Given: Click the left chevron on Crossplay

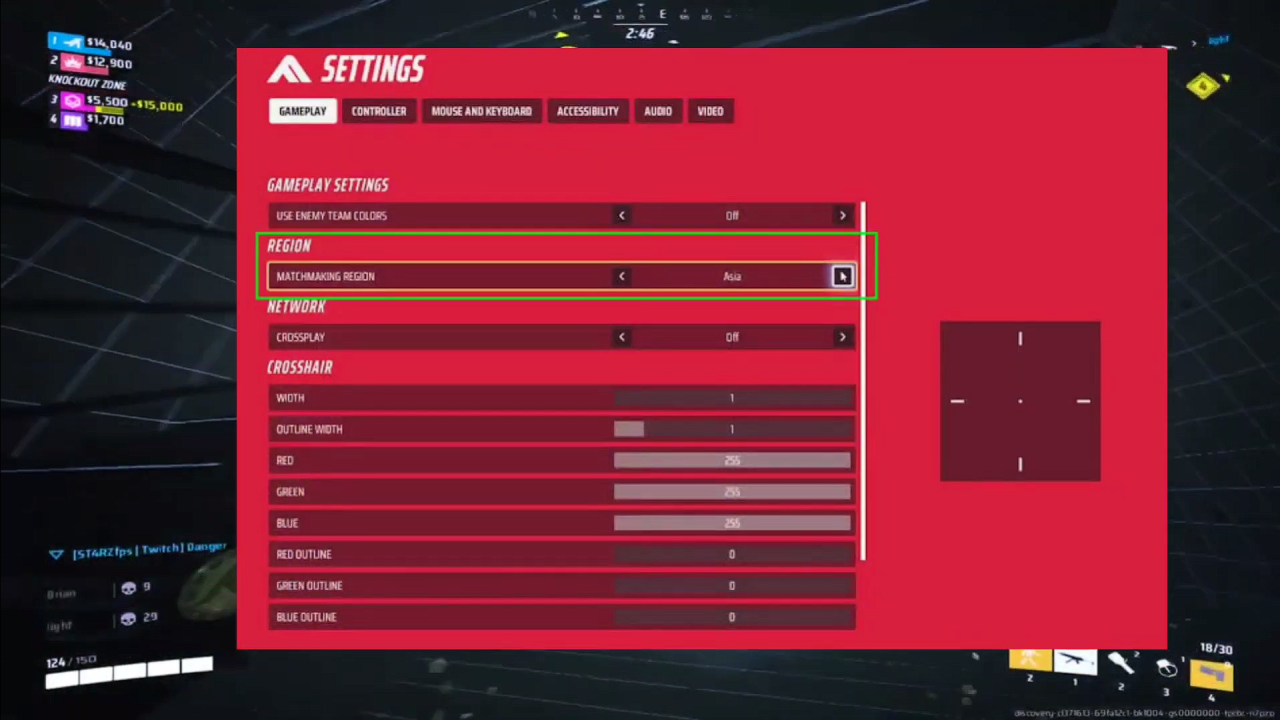Looking at the screenshot, I should click(x=621, y=337).
